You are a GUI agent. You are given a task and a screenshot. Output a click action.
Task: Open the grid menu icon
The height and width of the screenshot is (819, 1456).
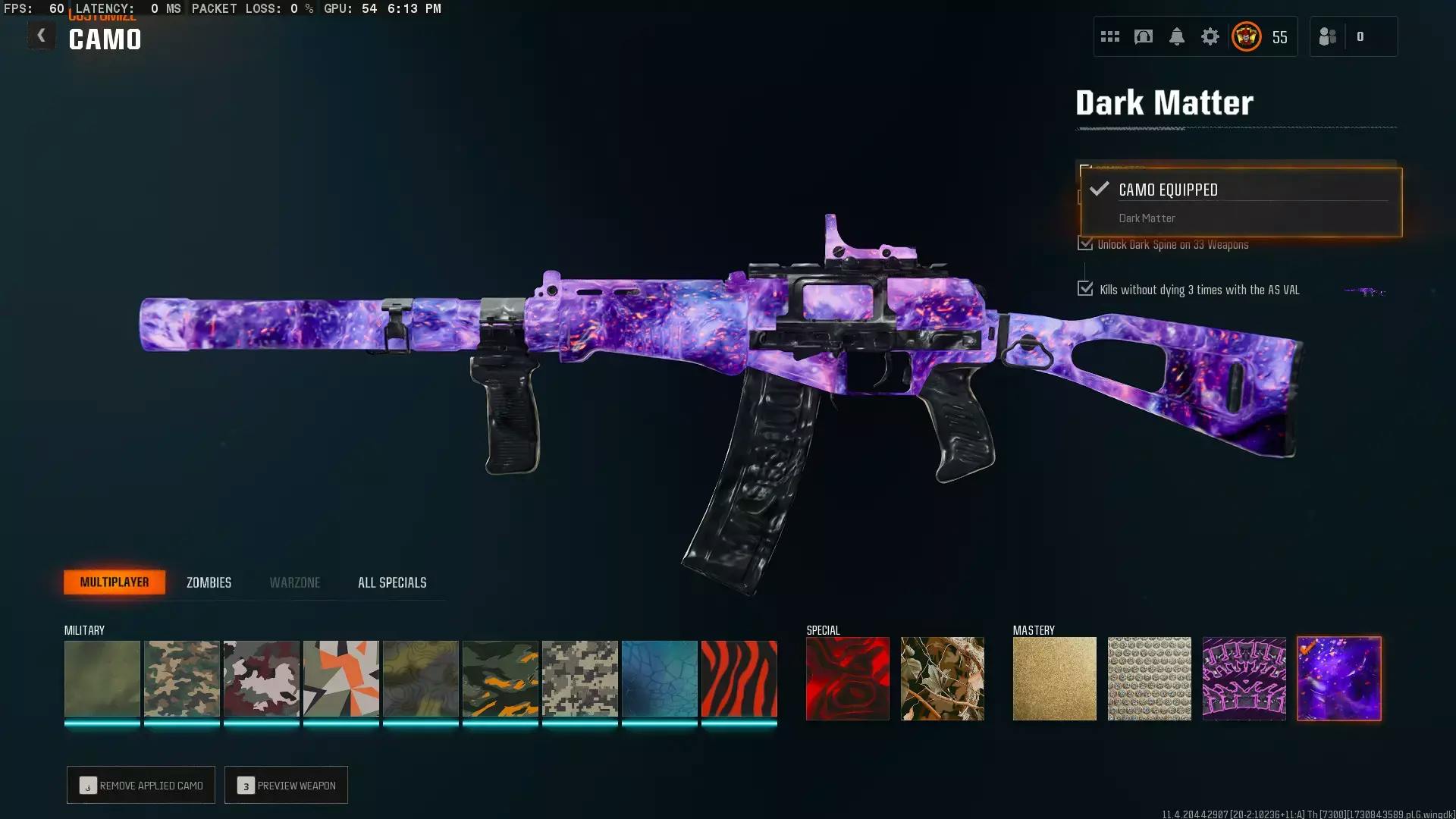point(1109,36)
